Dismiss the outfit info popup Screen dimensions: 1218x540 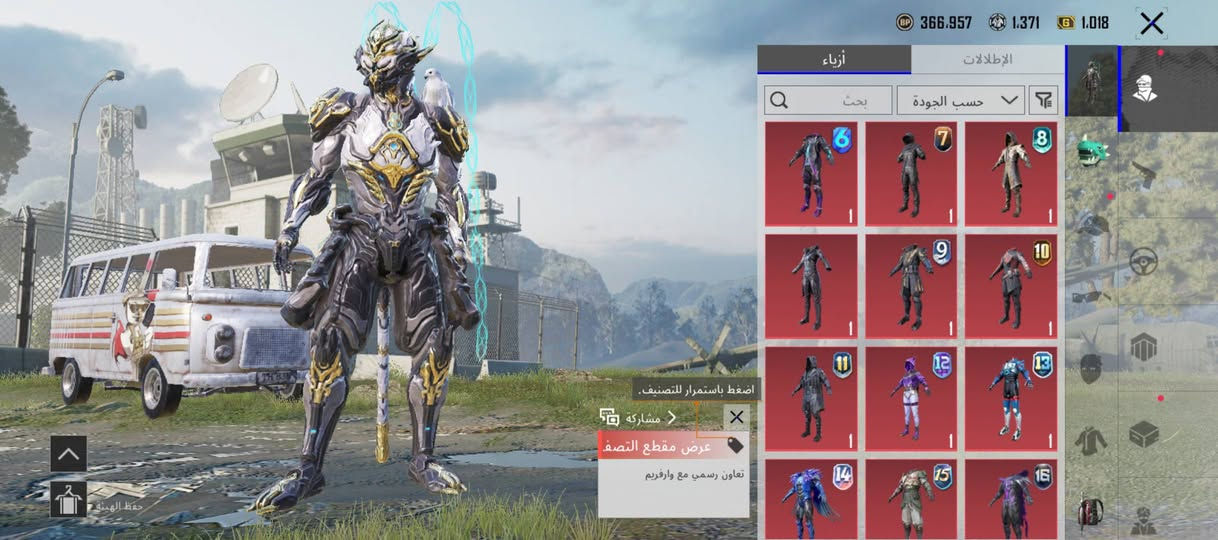click(x=737, y=418)
